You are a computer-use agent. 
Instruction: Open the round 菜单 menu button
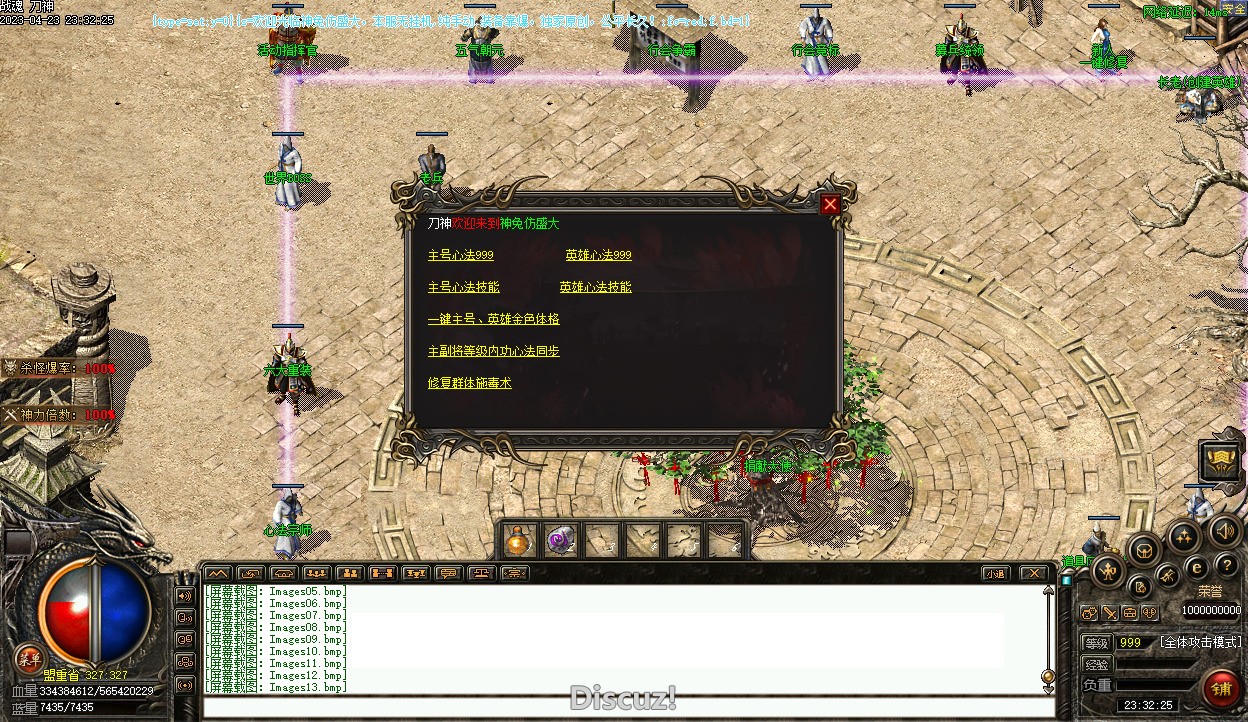click(x=30, y=657)
